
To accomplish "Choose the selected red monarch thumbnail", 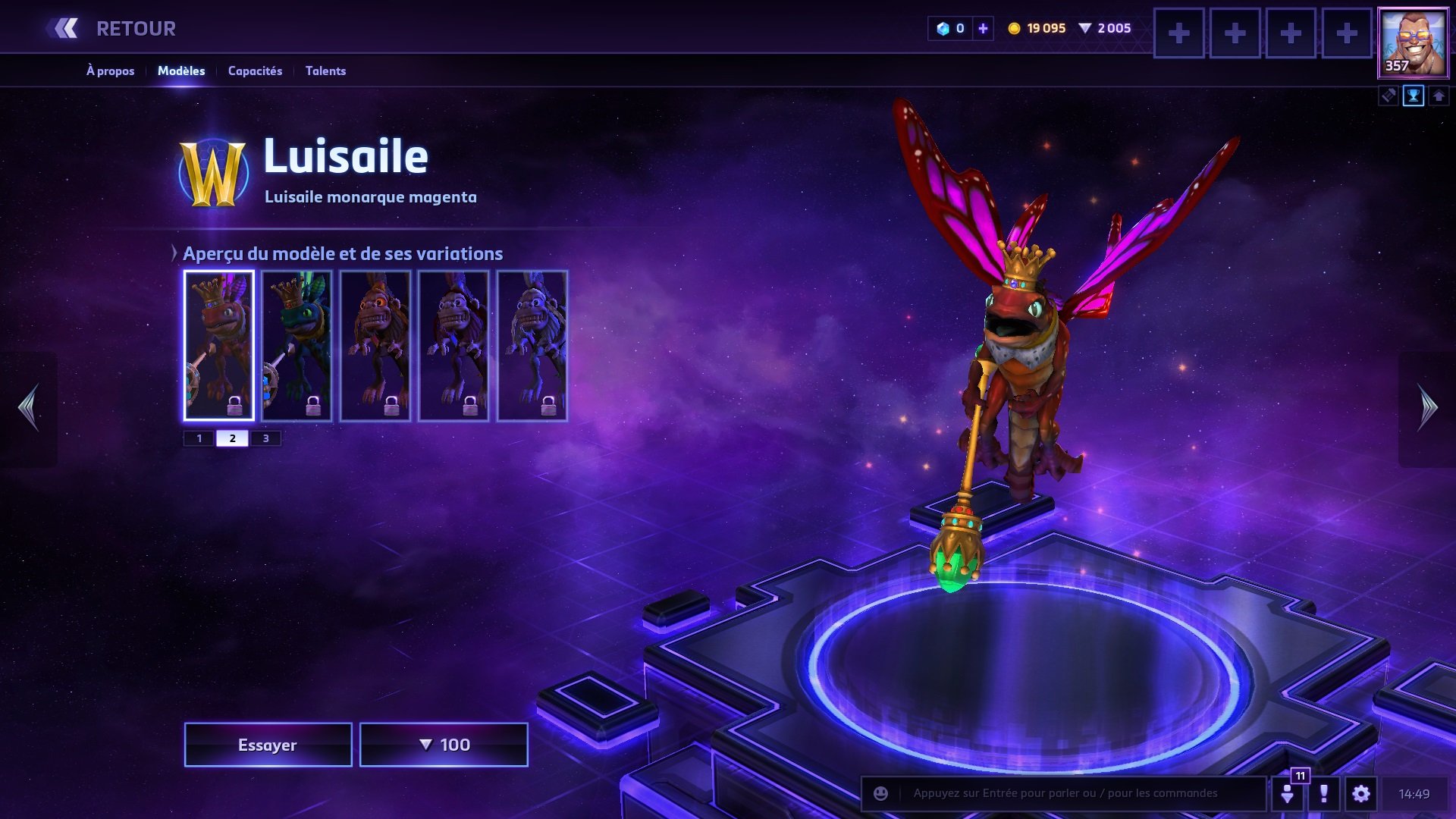I will coord(218,346).
